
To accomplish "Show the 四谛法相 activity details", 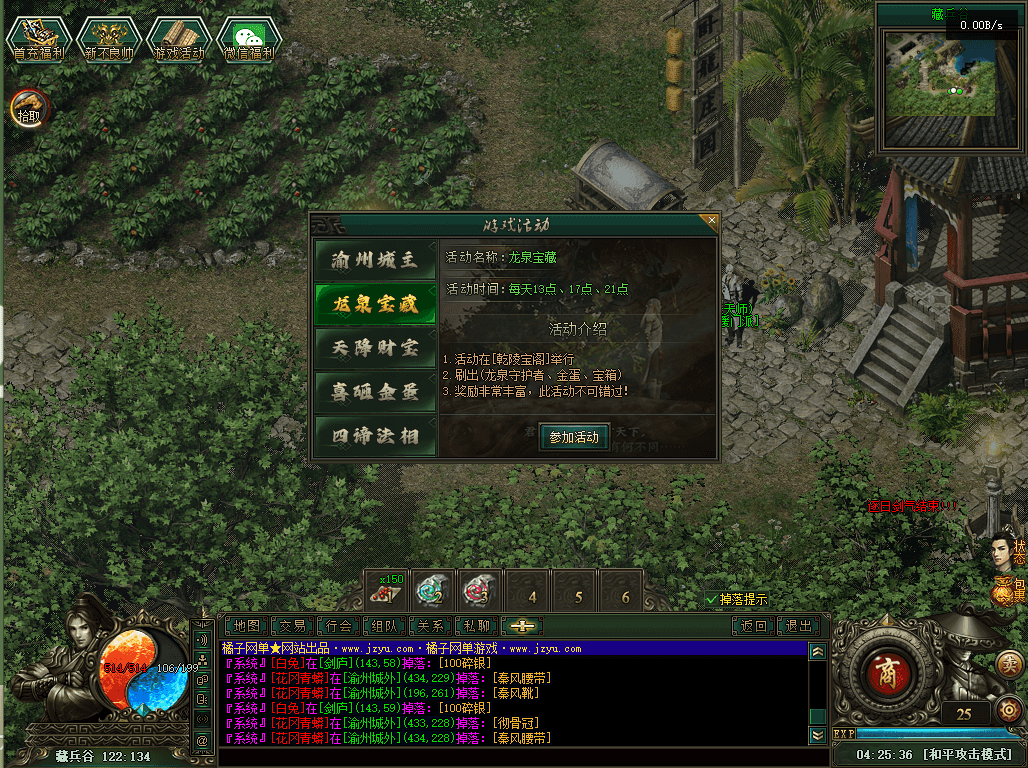I will (375, 436).
